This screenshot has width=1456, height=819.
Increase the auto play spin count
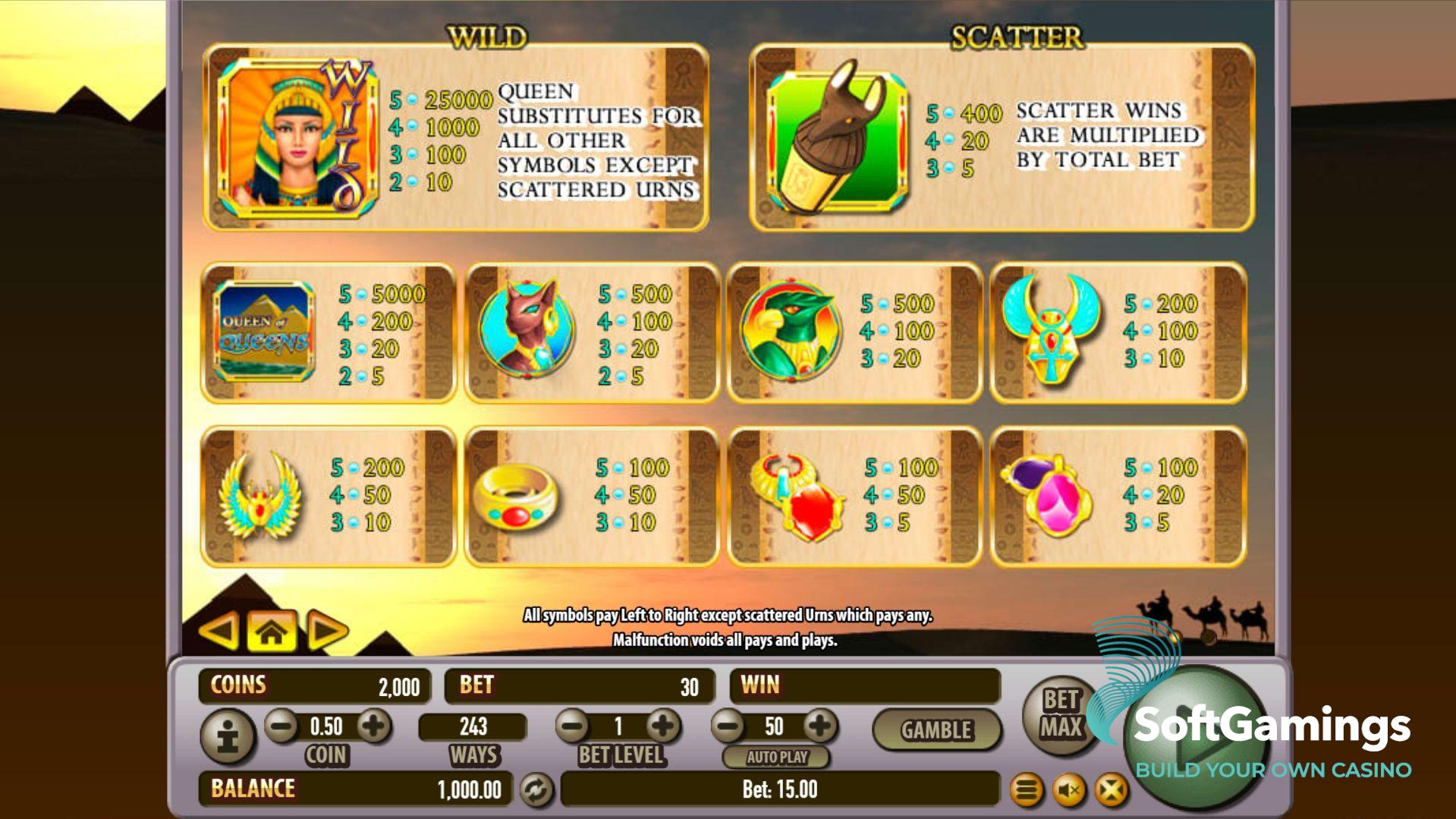pos(819,726)
